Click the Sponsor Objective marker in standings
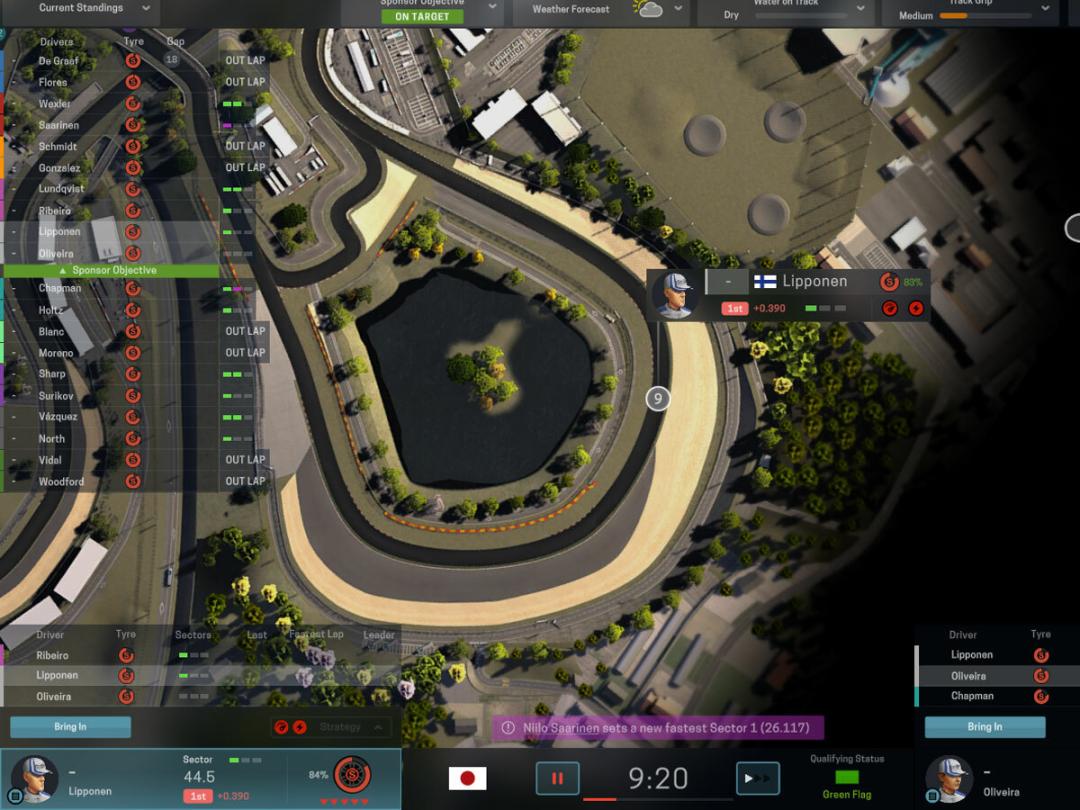Image resolution: width=1080 pixels, height=810 pixels. pyautogui.click(x=110, y=270)
